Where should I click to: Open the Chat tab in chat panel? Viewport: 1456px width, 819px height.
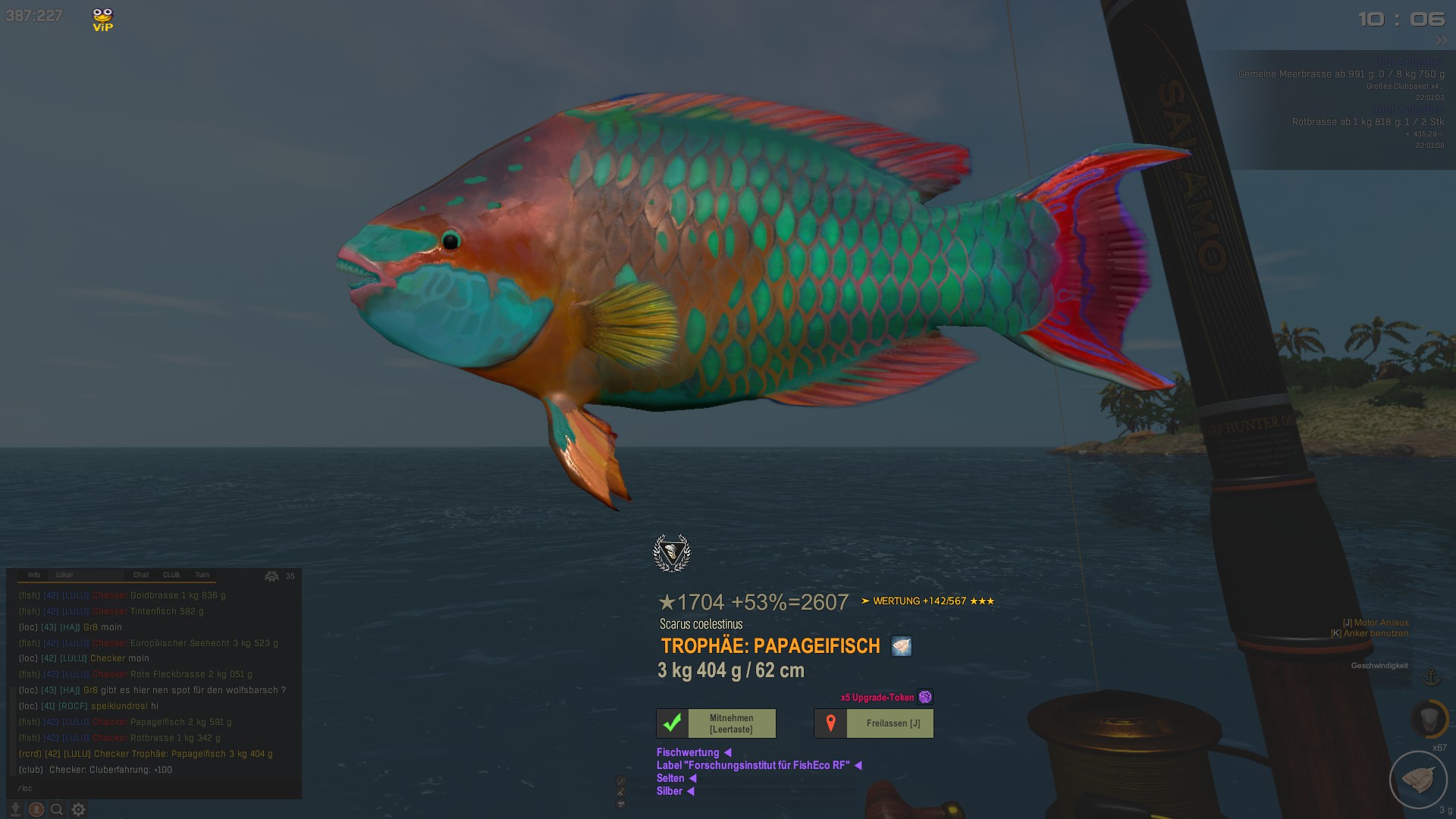(141, 575)
